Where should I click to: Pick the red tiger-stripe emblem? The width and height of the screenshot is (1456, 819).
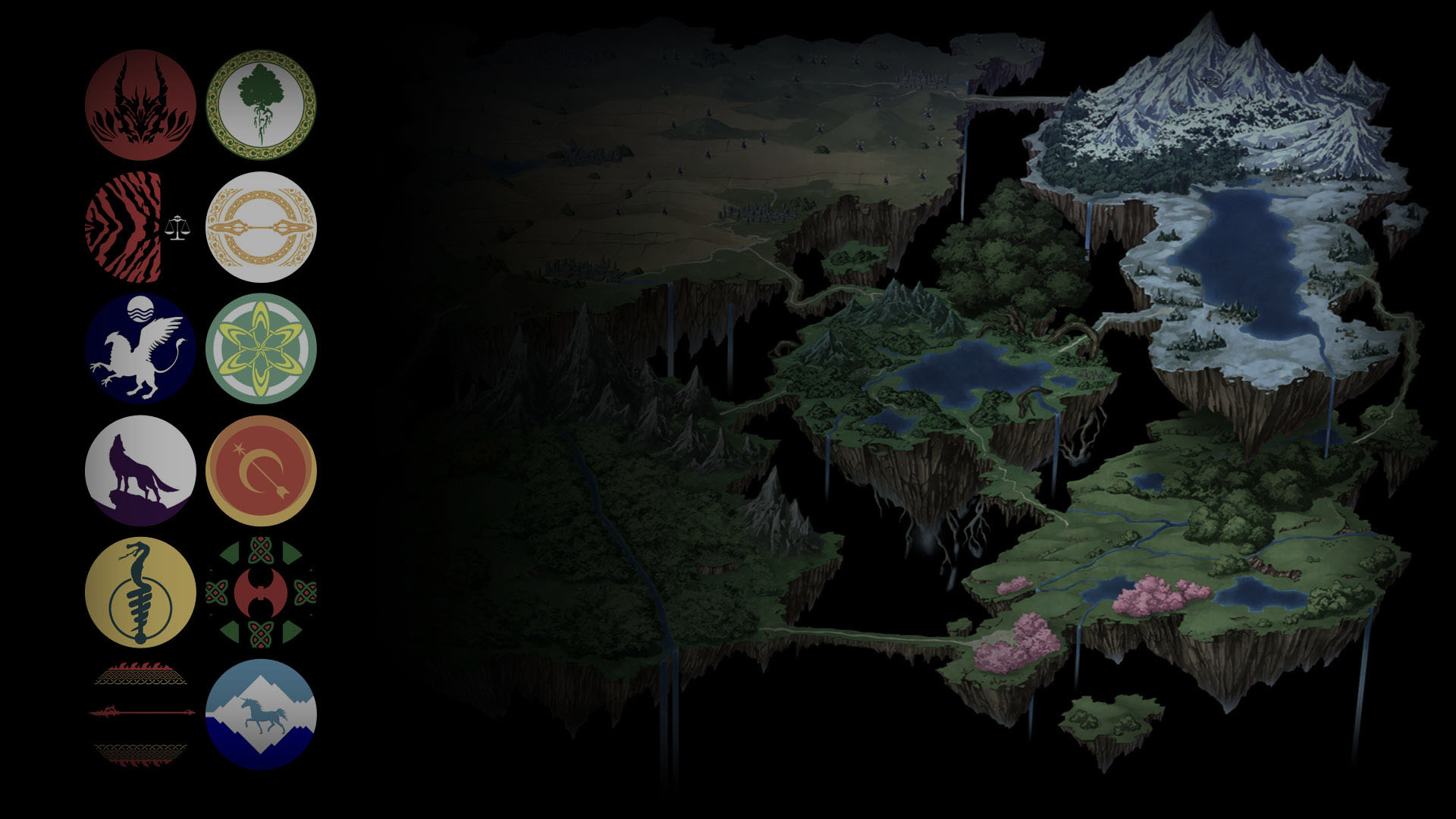124,227
